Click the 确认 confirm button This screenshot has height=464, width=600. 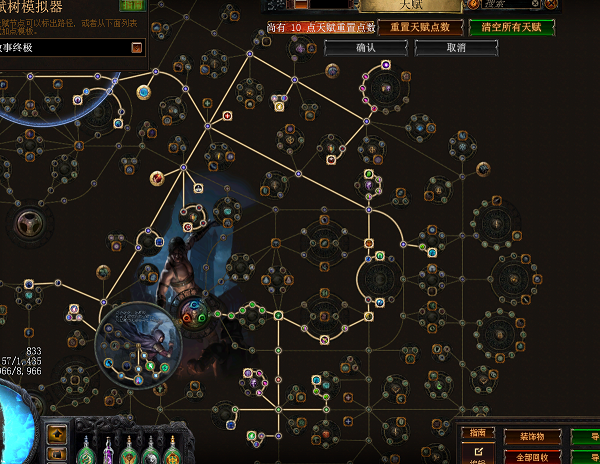(x=366, y=47)
